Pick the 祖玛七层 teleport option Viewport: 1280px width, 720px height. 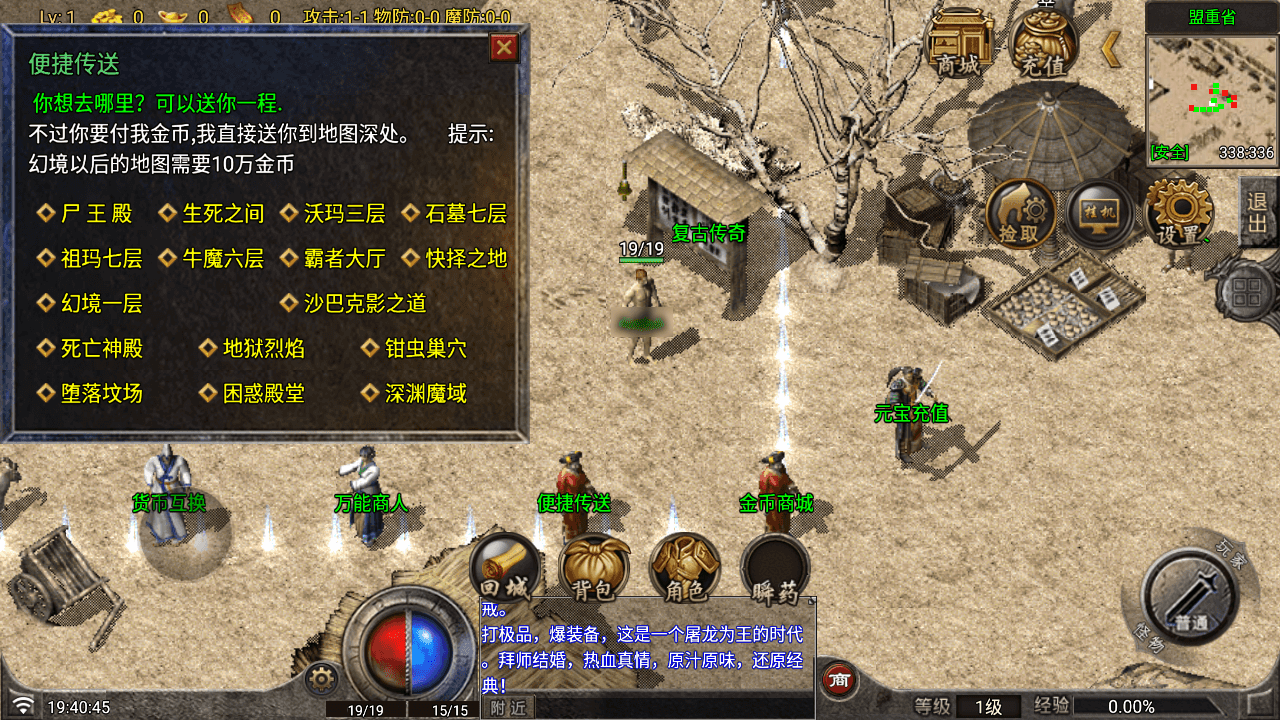(101, 259)
